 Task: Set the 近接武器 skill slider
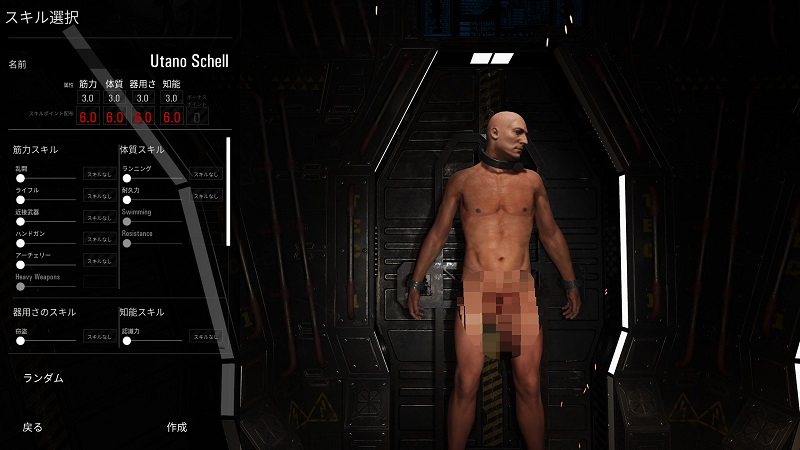point(20,221)
